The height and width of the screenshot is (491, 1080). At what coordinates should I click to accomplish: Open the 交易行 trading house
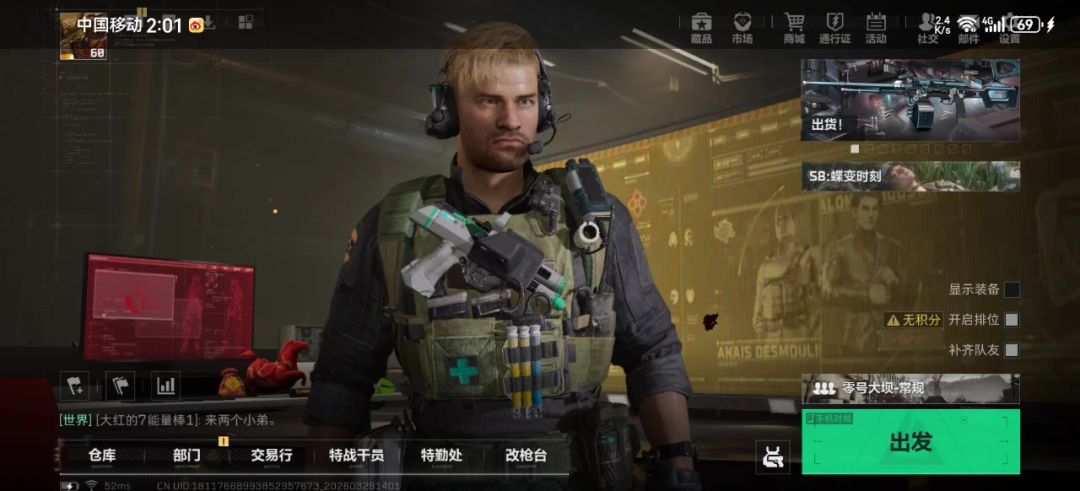click(271, 456)
